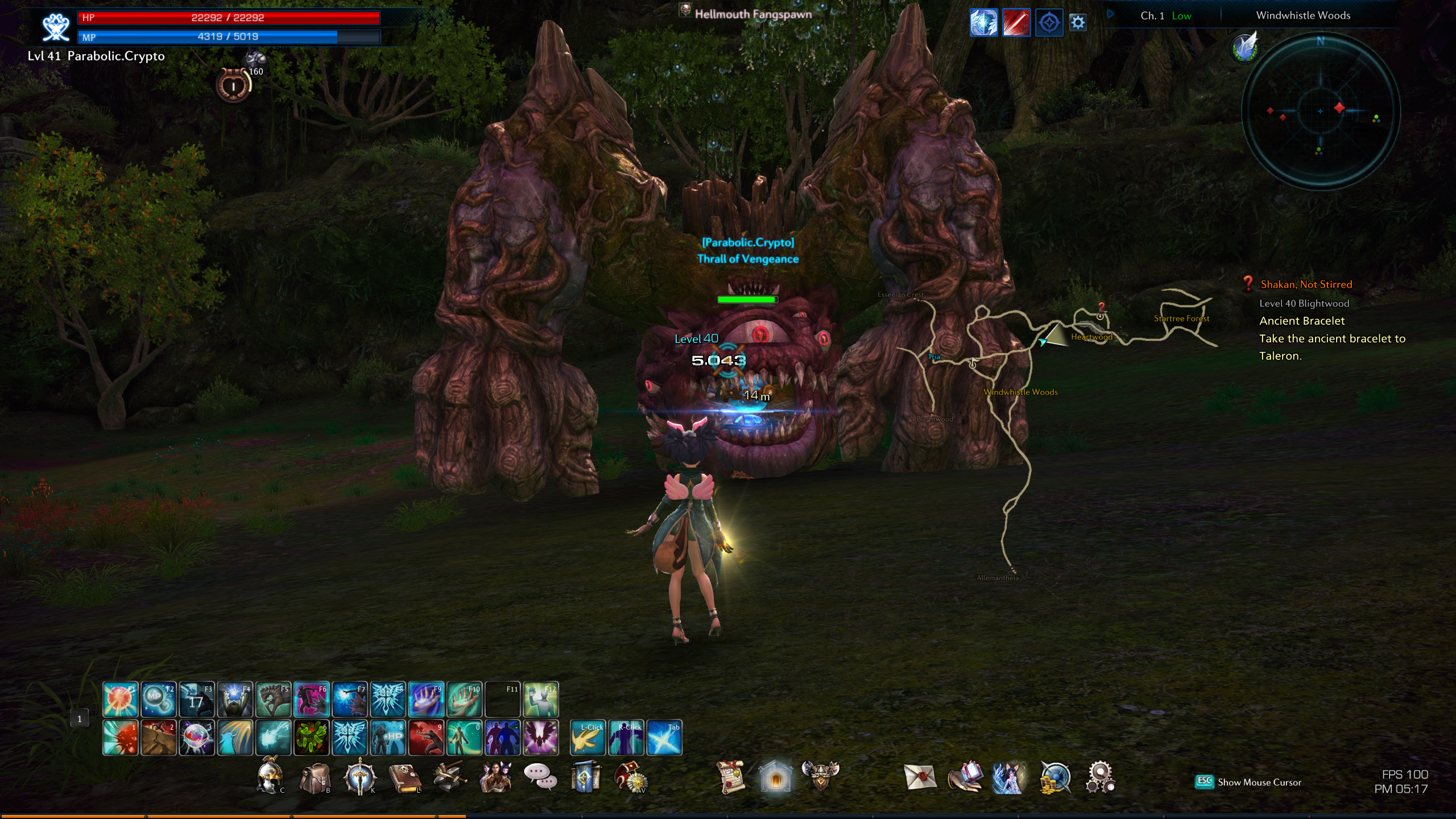The image size is (1456, 819).
Task: Select the Ch. 1 Low channel indicator
Action: [1165, 16]
